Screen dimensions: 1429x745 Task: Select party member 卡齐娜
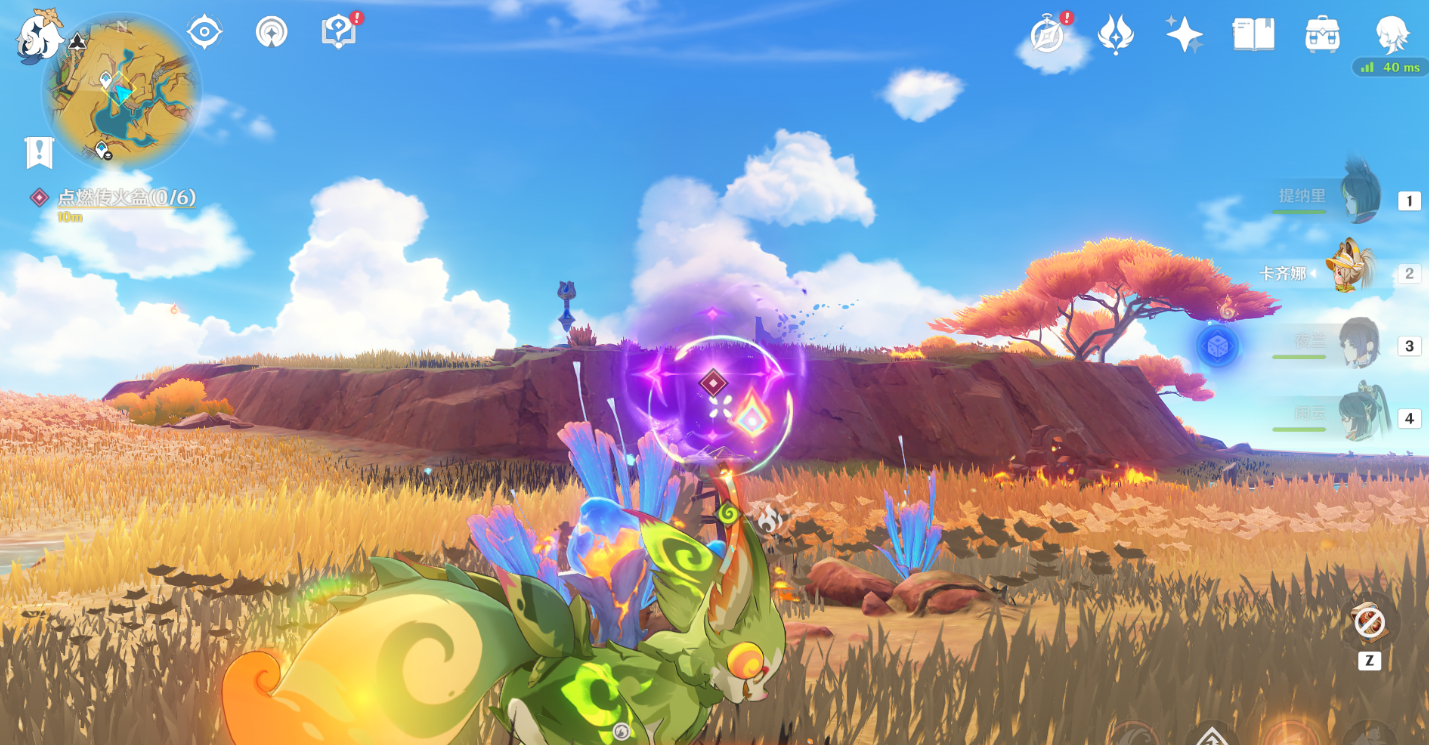[1350, 272]
